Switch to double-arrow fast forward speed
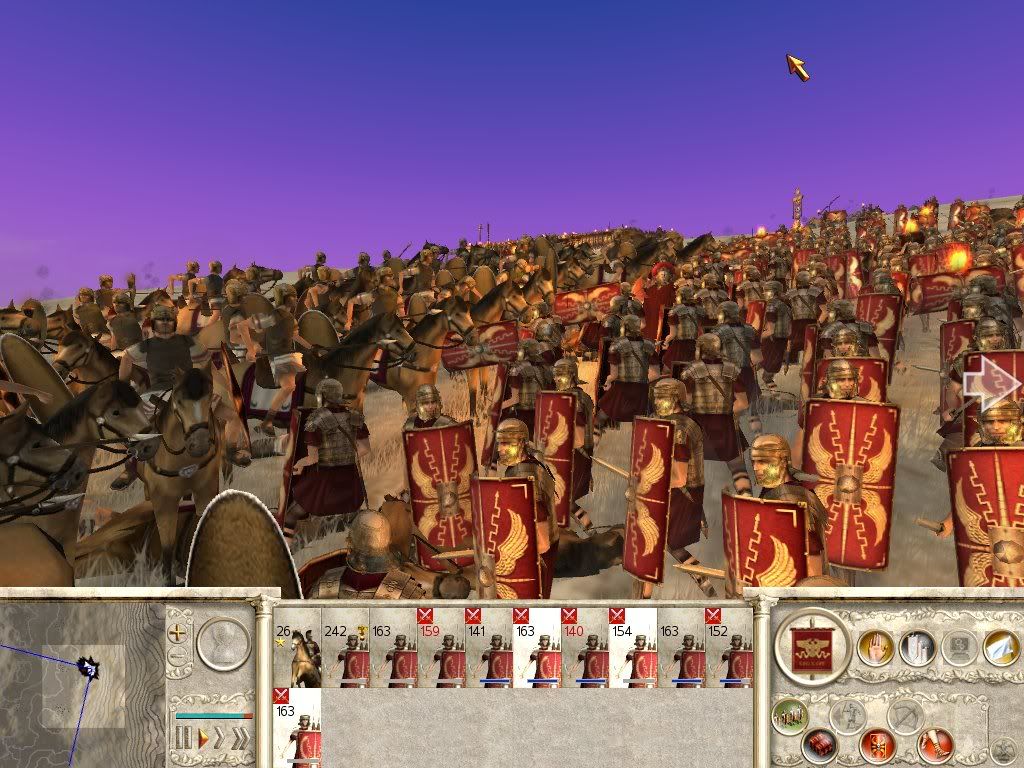This screenshot has width=1024, height=768. click(221, 739)
